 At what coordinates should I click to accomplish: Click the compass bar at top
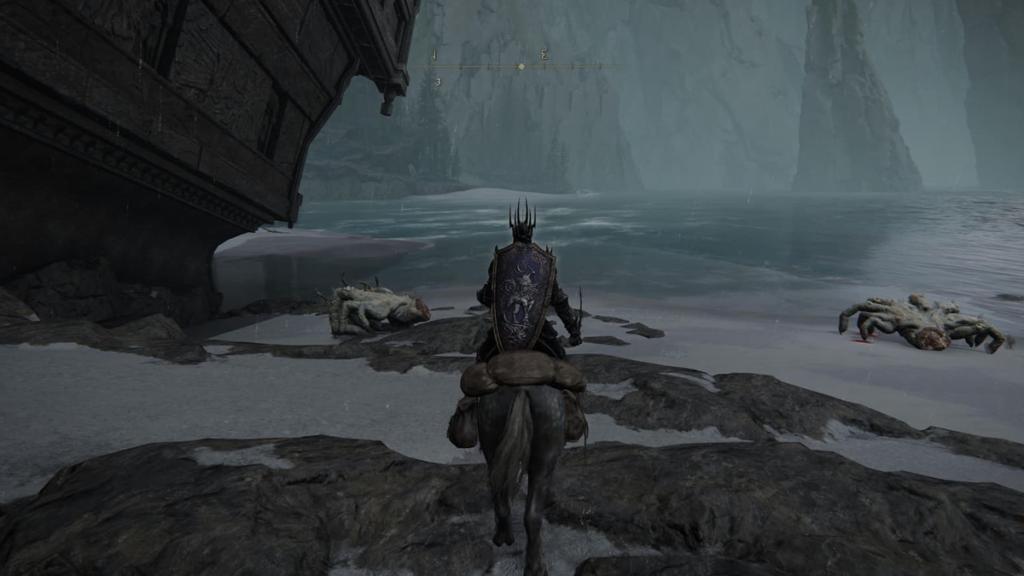click(x=480, y=67)
